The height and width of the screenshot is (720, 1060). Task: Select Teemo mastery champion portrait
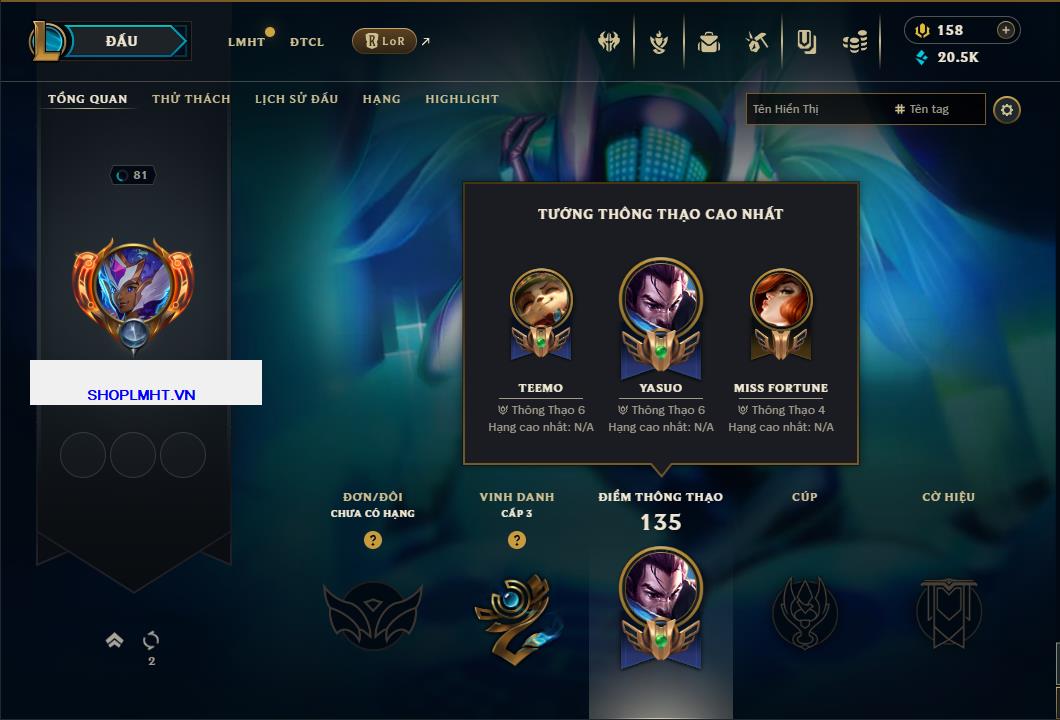tap(541, 302)
